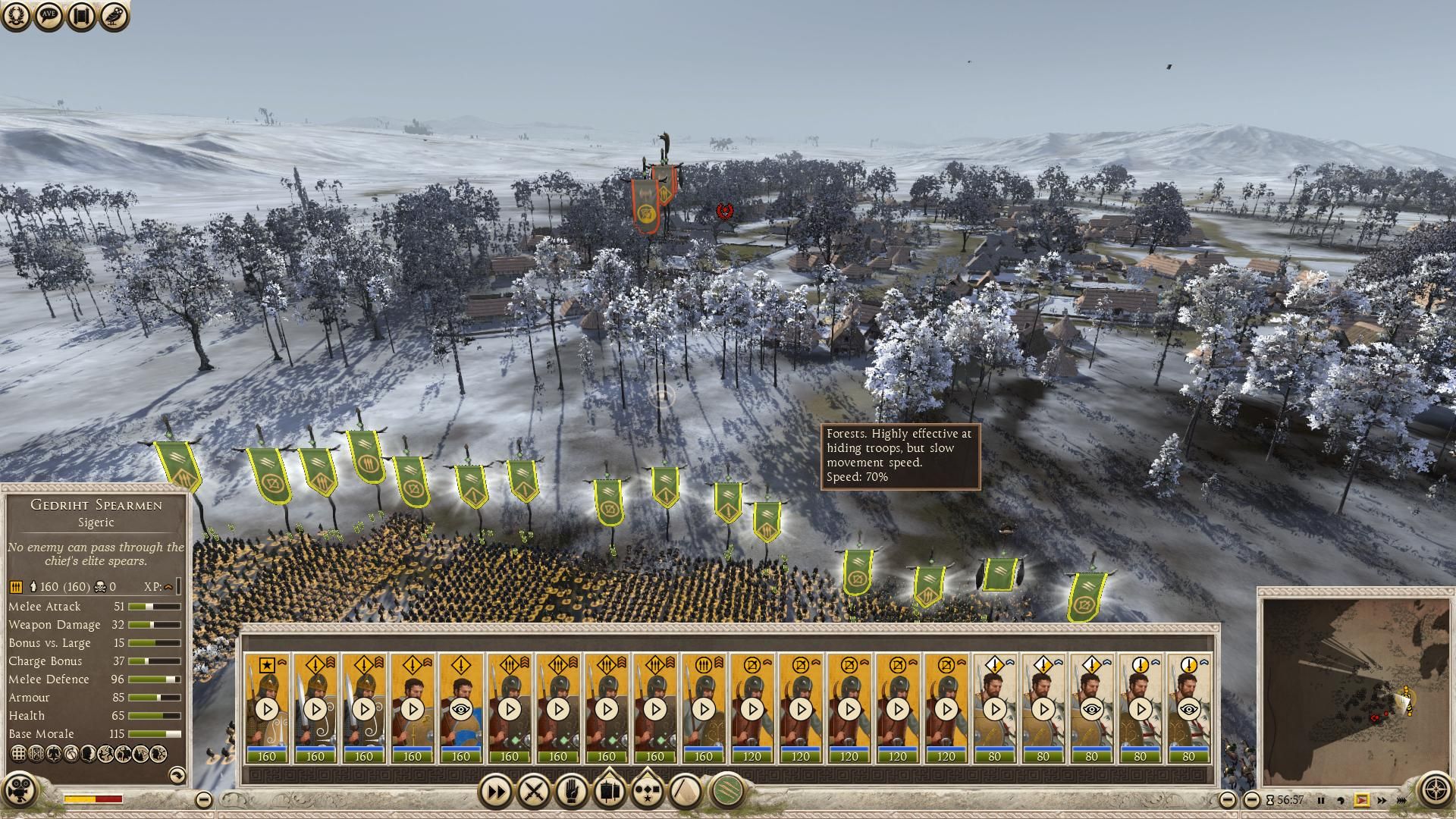
Task: Open the banner group formations button
Action: point(609,792)
